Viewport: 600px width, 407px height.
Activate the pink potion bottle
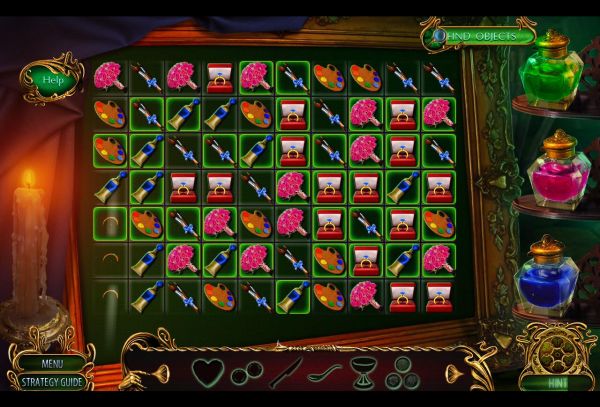[554, 171]
